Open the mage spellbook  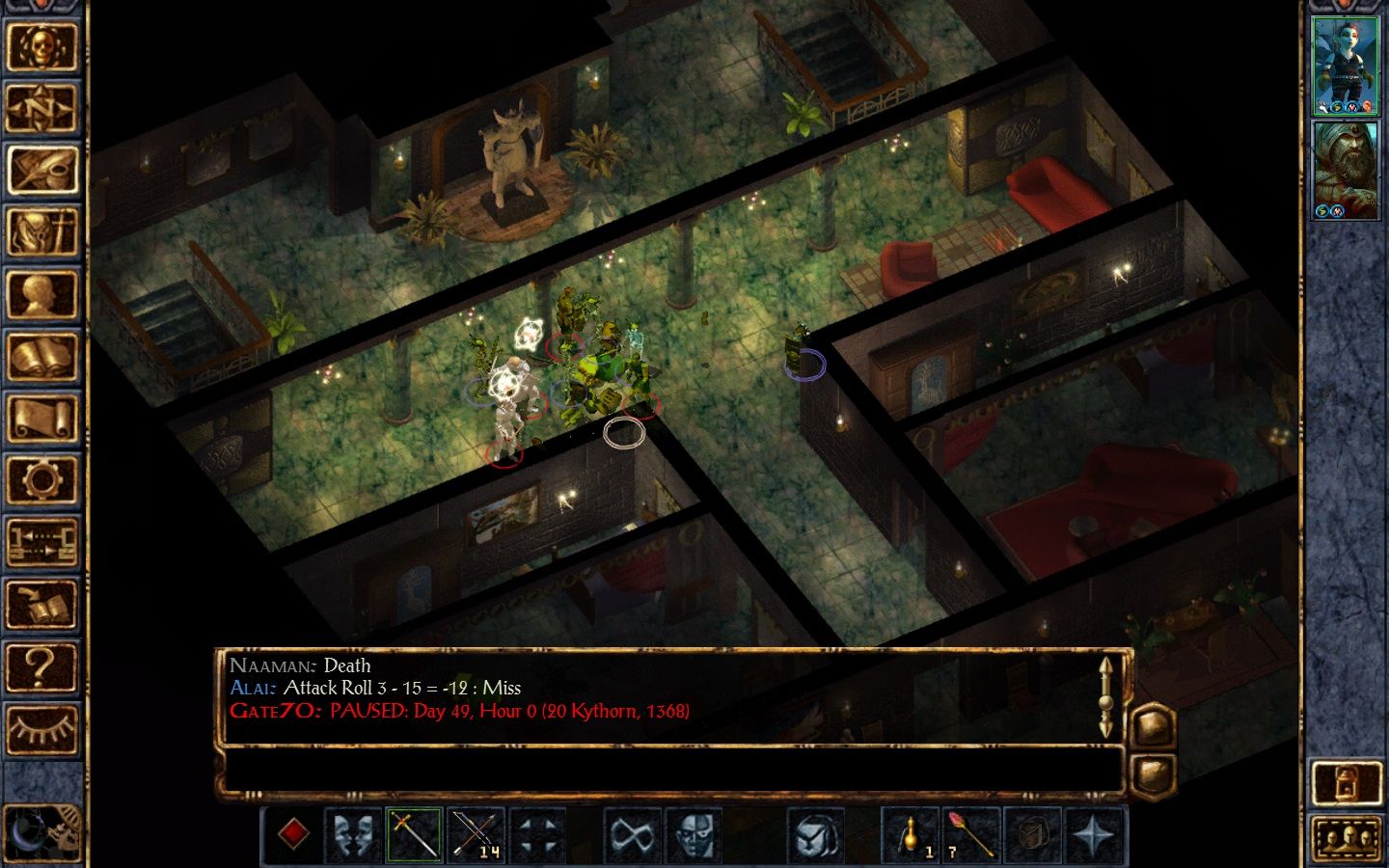pos(41,358)
